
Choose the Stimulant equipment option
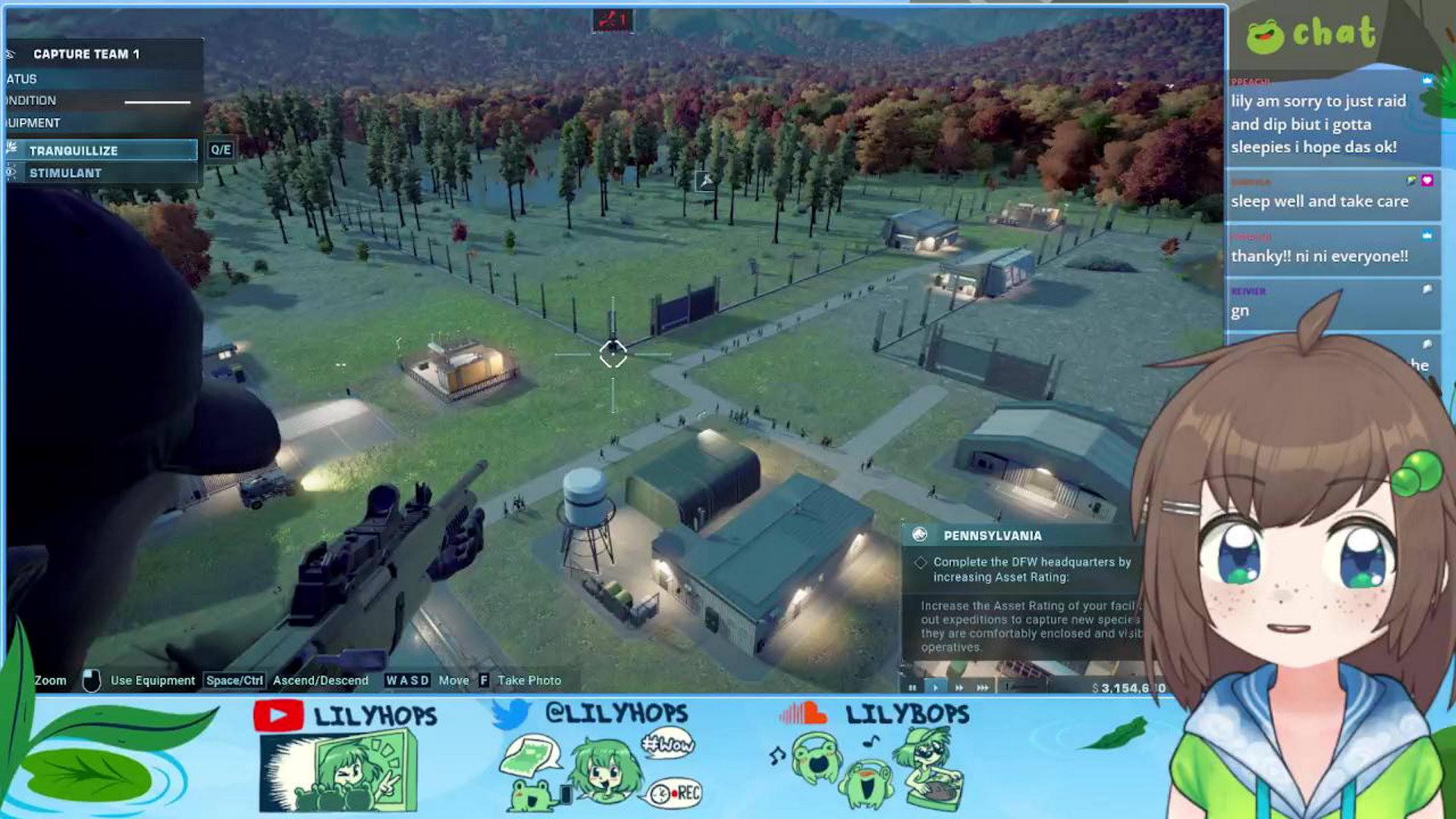pos(101,173)
